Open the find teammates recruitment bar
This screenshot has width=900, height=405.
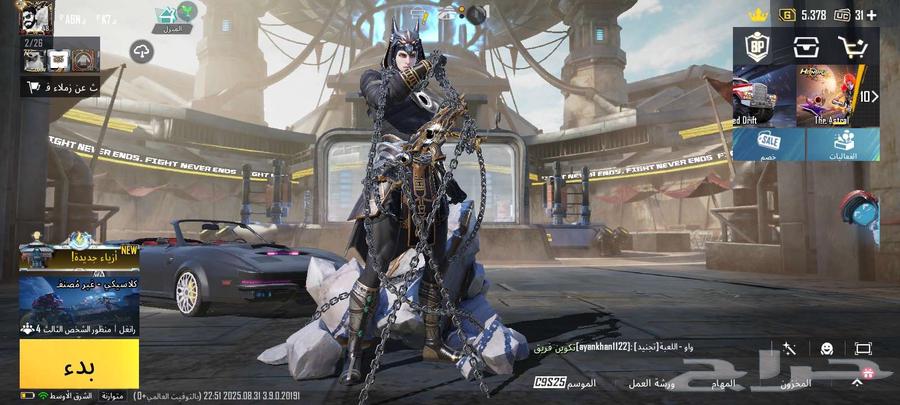pos(60,87)
